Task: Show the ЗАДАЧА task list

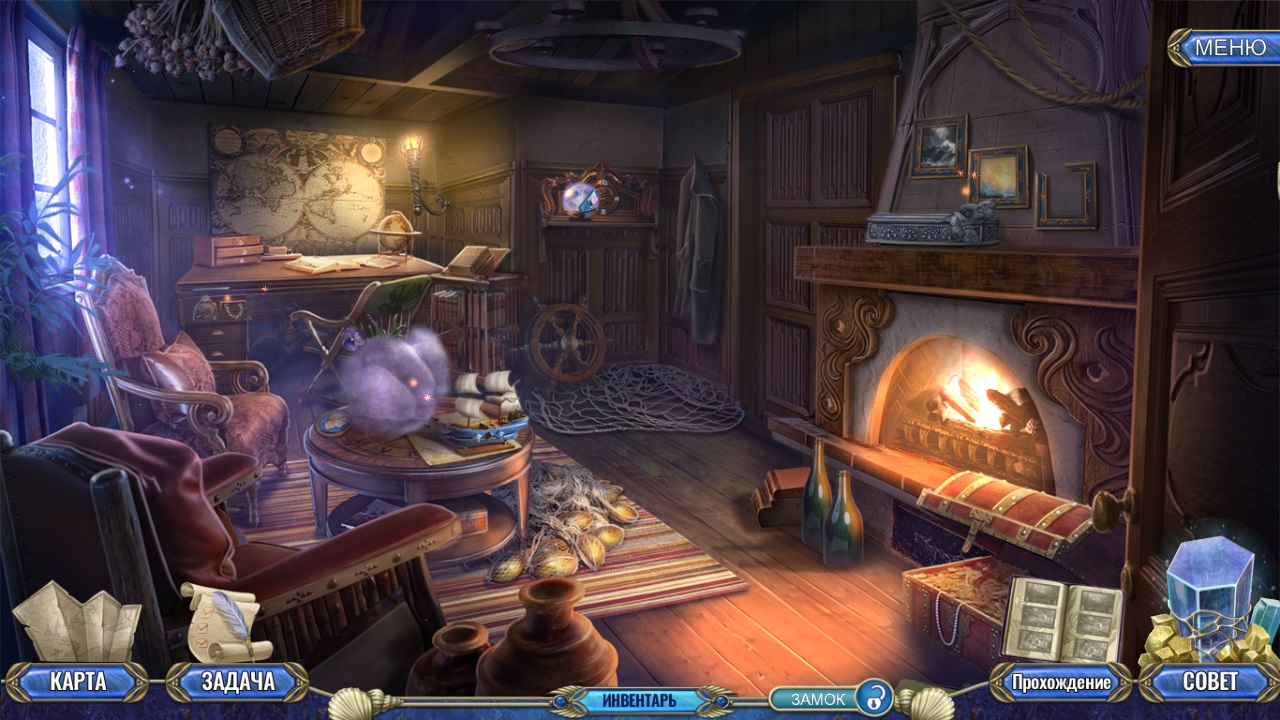Action: 238,683
